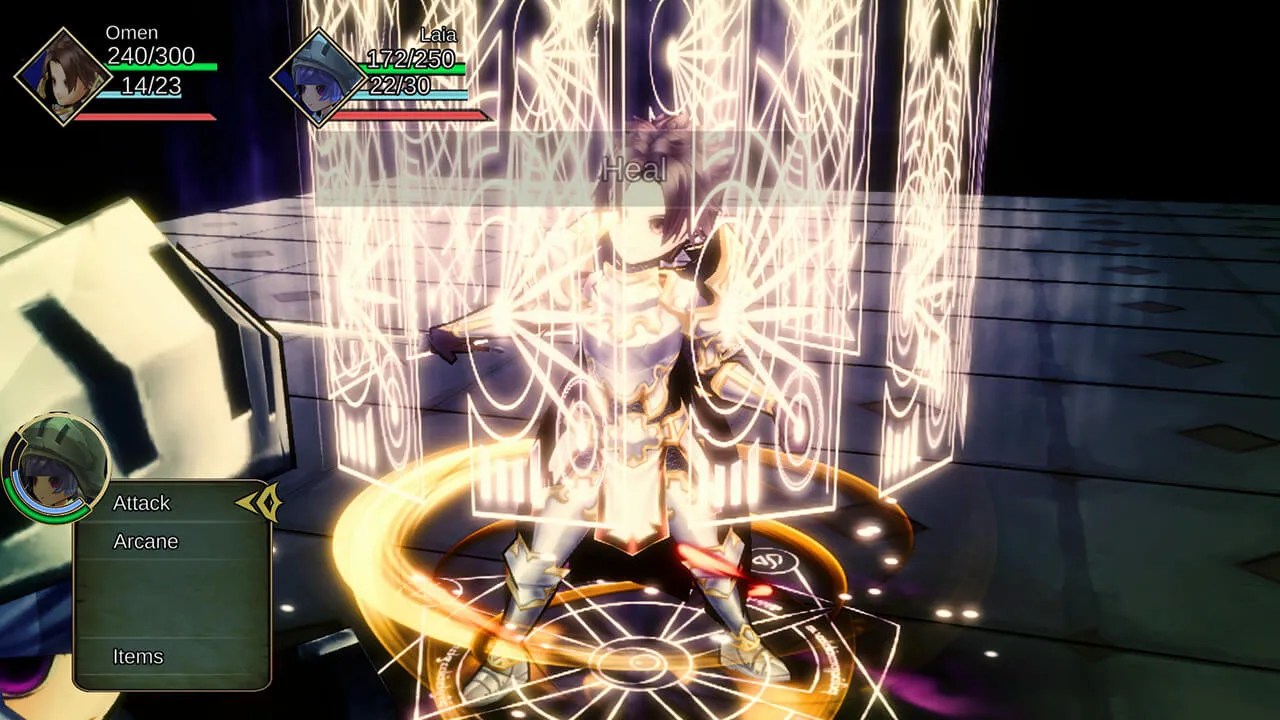Screen dimensions: 1280x720
Task: Click Omen's name label
Action: (130, 32)
